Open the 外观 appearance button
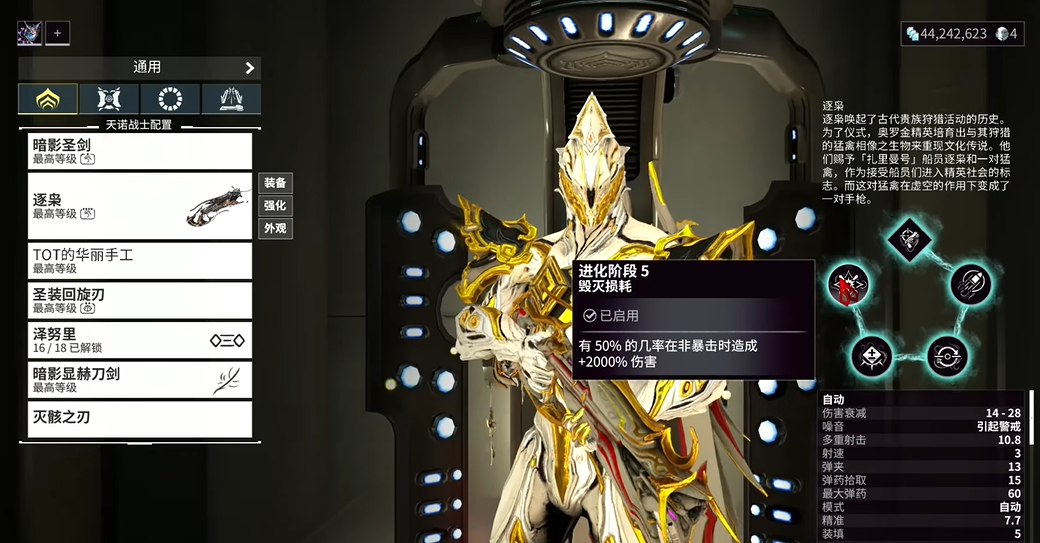Viewport: 1040px width, 543px height. click(275, 228)
